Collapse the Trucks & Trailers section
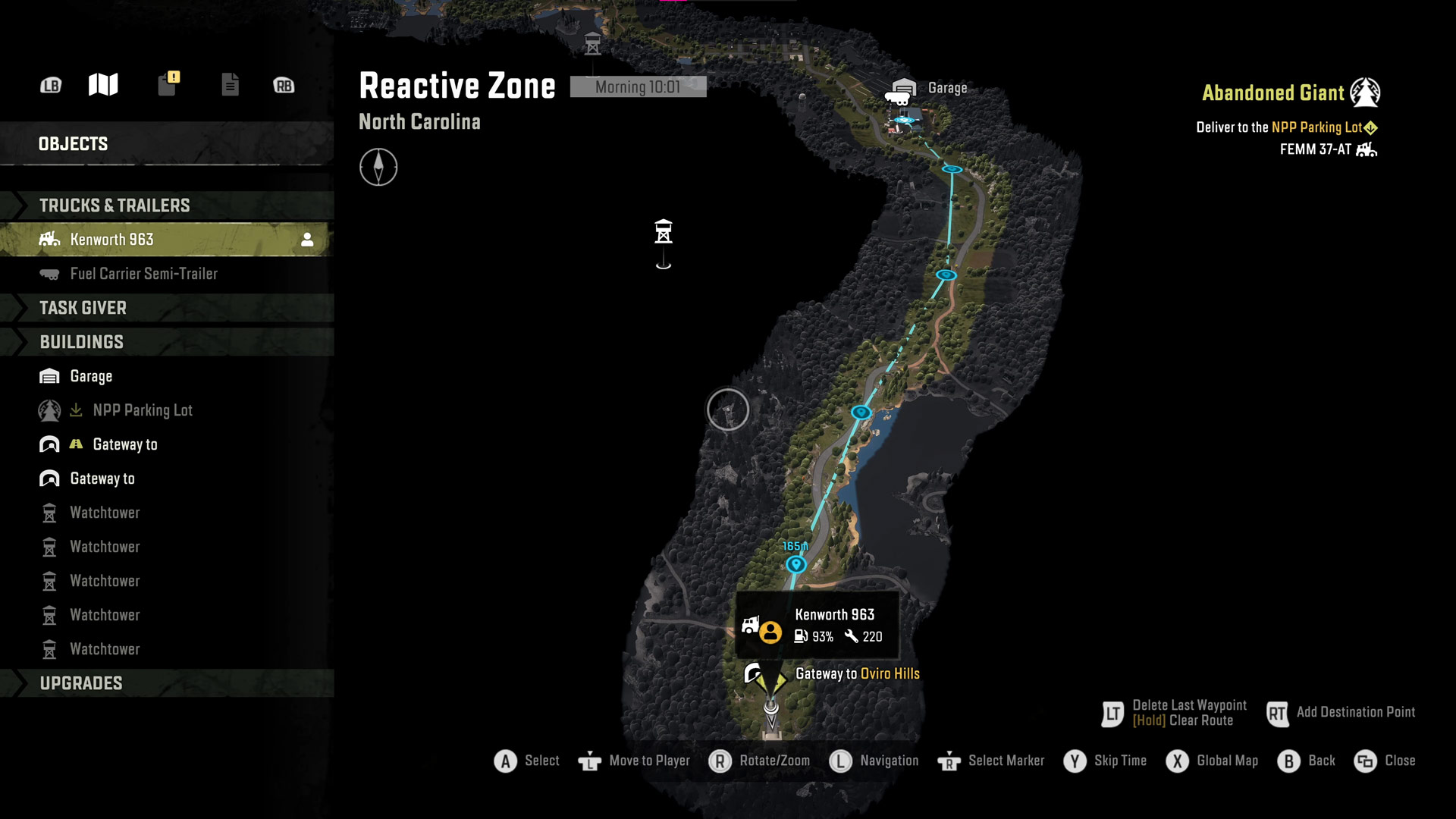This screenshot has height=819, width=1456. pyautogui.click(x=114, y=206)
